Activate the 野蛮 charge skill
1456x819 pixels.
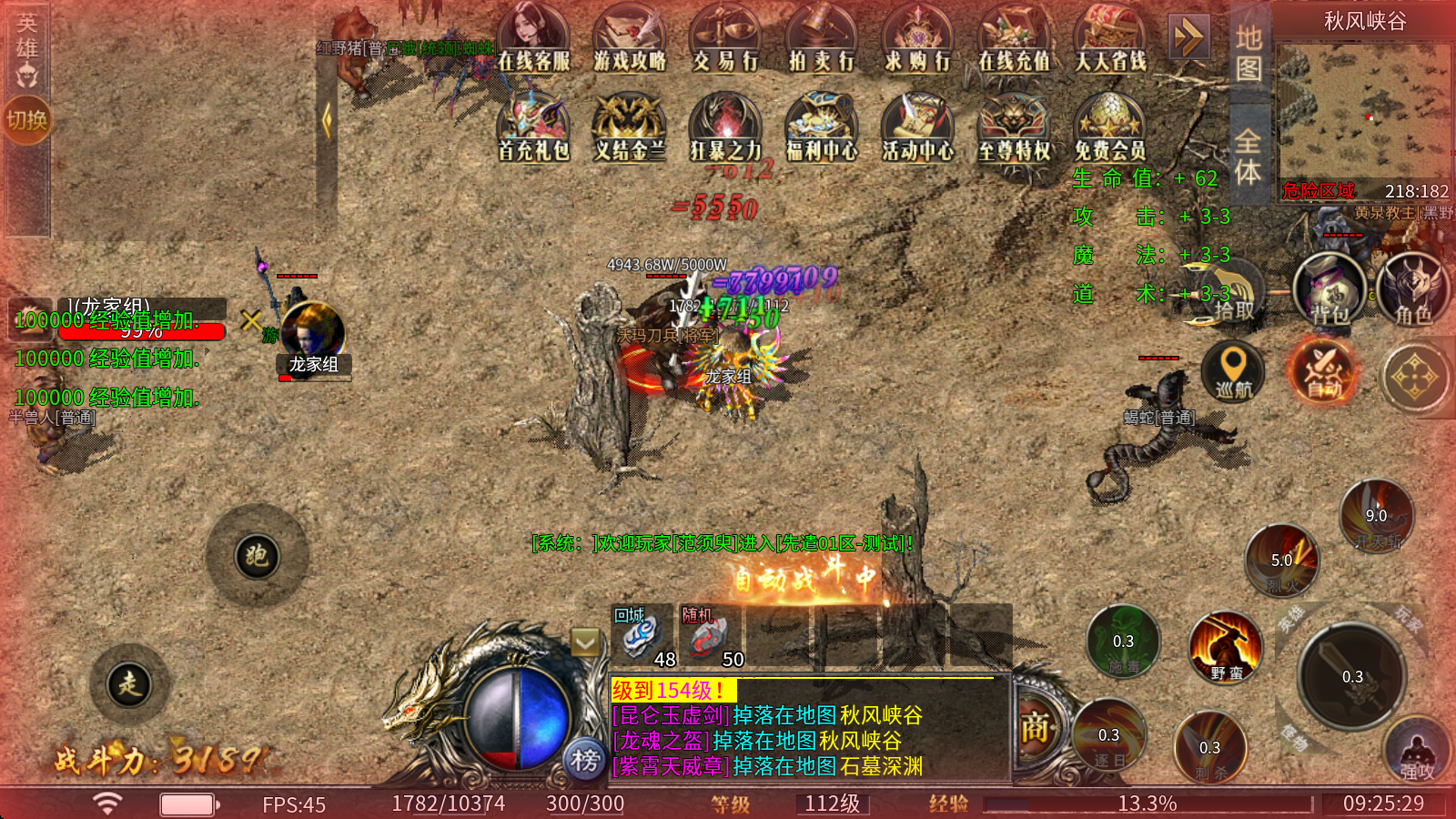click(x=1226, y=648)
